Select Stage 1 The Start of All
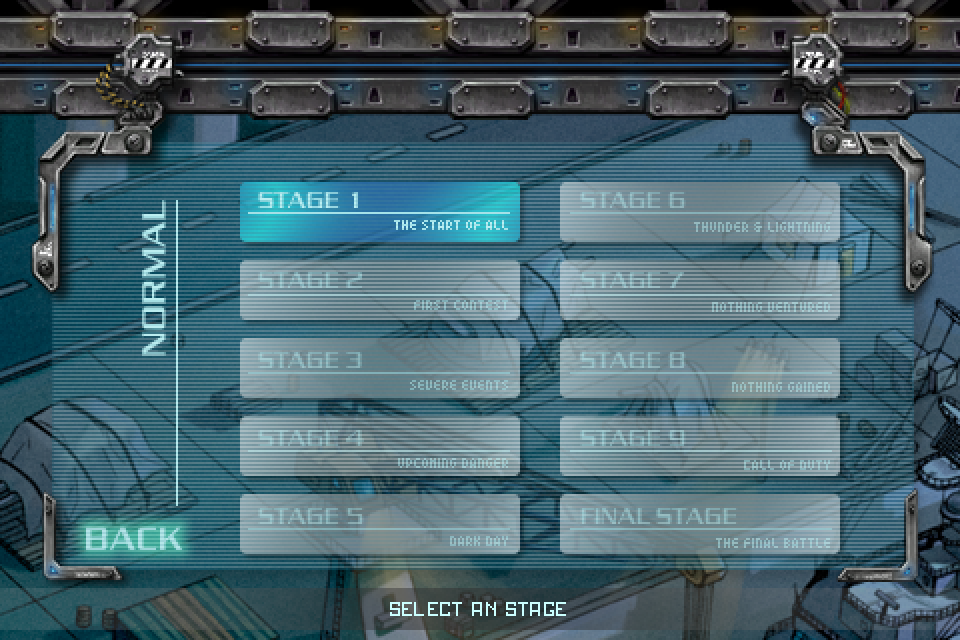Screen dimensions: 960x640 tap(380, 212)
